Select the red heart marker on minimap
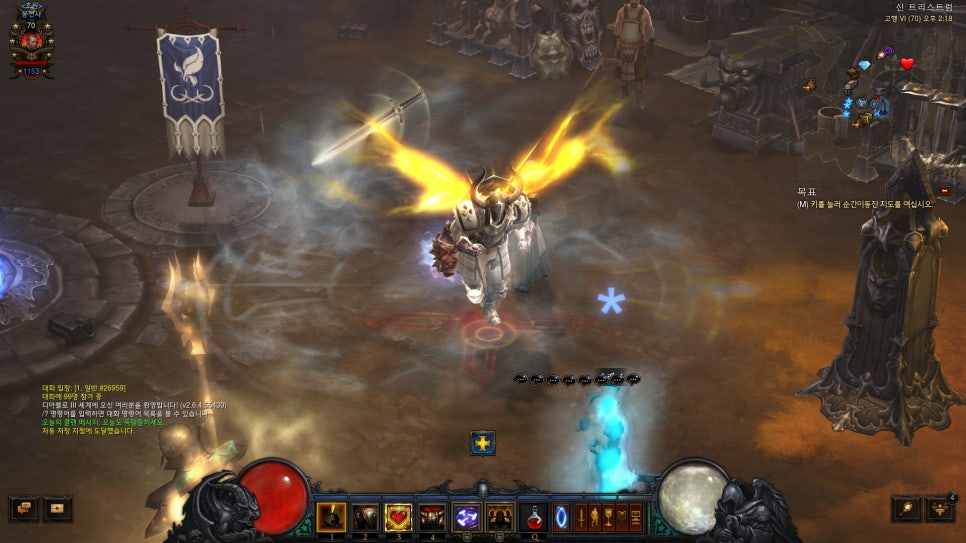This screenshot has height=543, width=966. [x=907, y=64]
